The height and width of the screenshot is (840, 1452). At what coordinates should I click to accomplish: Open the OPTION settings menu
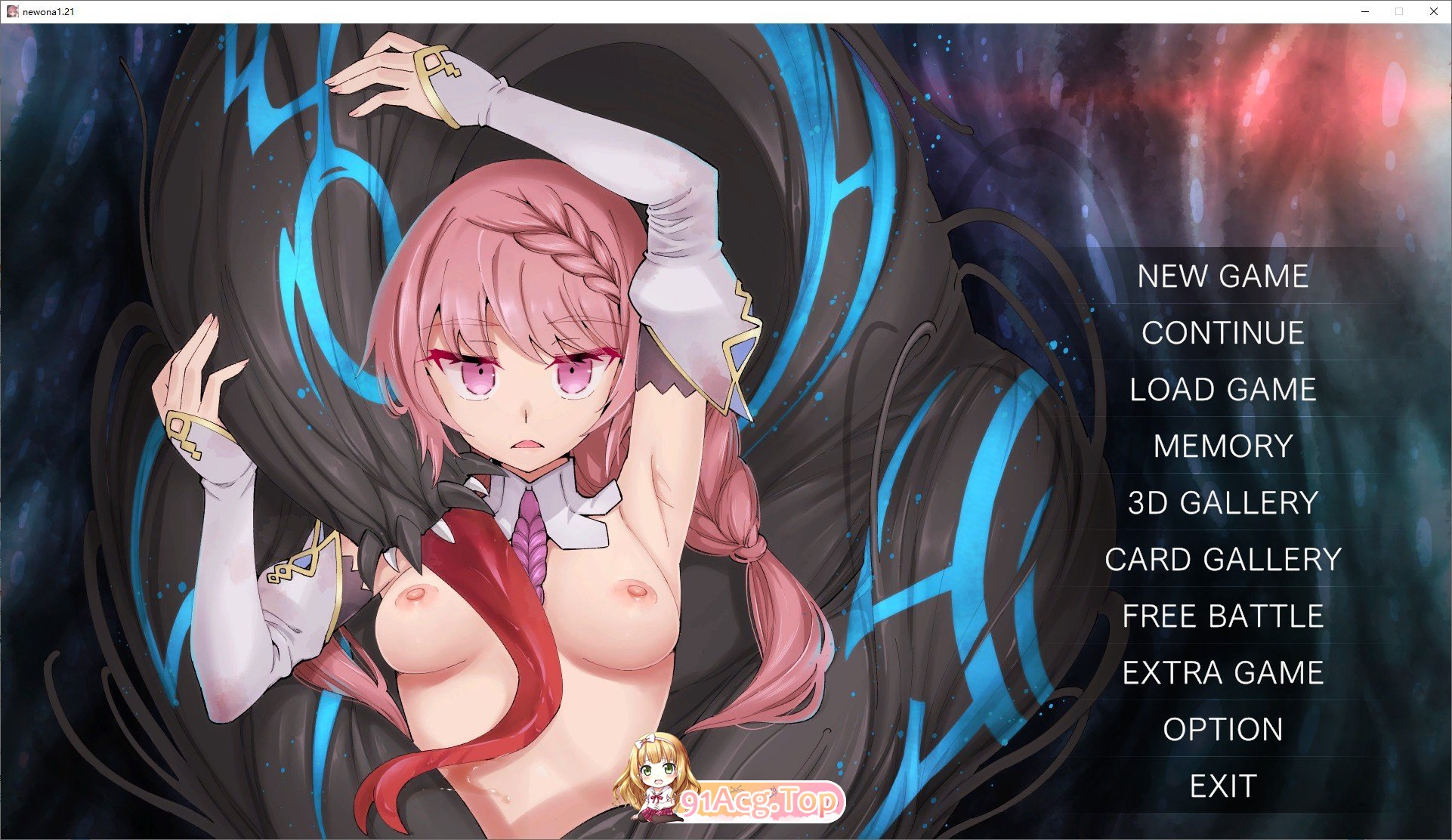(x=1222, y=729)
